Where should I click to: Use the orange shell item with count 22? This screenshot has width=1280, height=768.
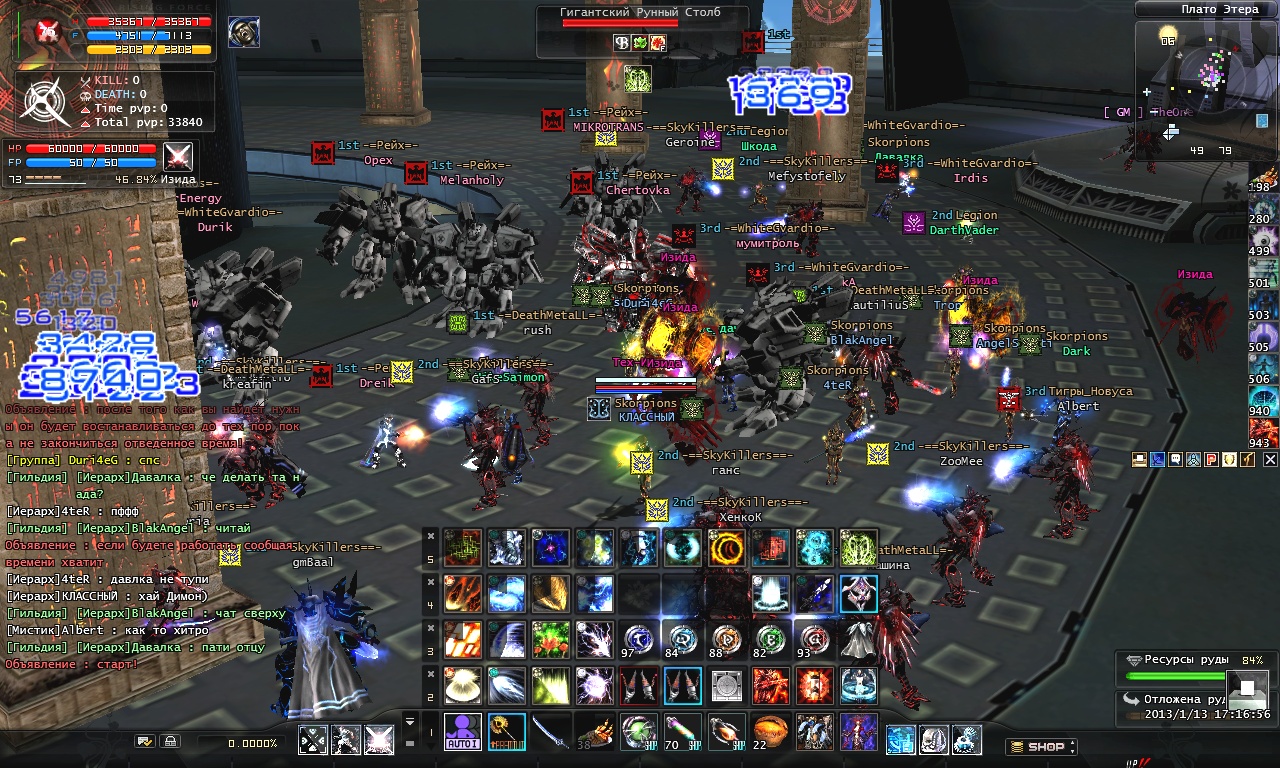(x=770, y=732)
